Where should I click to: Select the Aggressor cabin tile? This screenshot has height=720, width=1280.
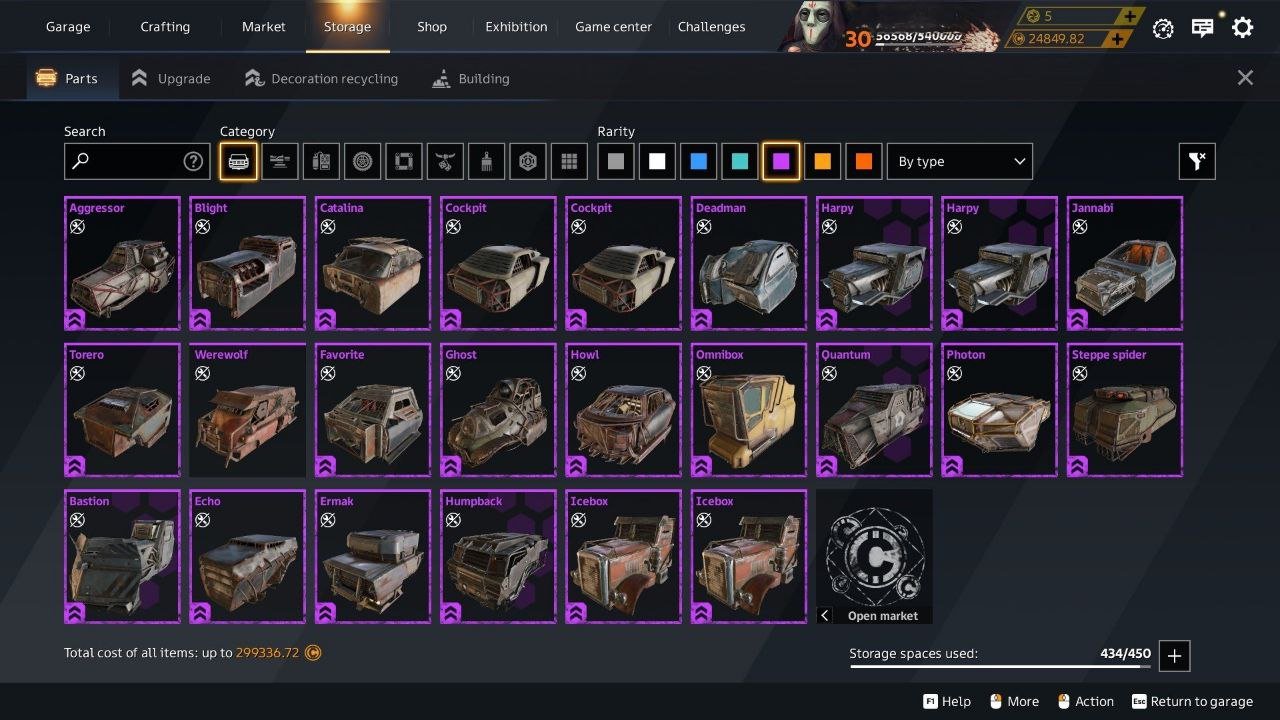(x=122, y=263)
